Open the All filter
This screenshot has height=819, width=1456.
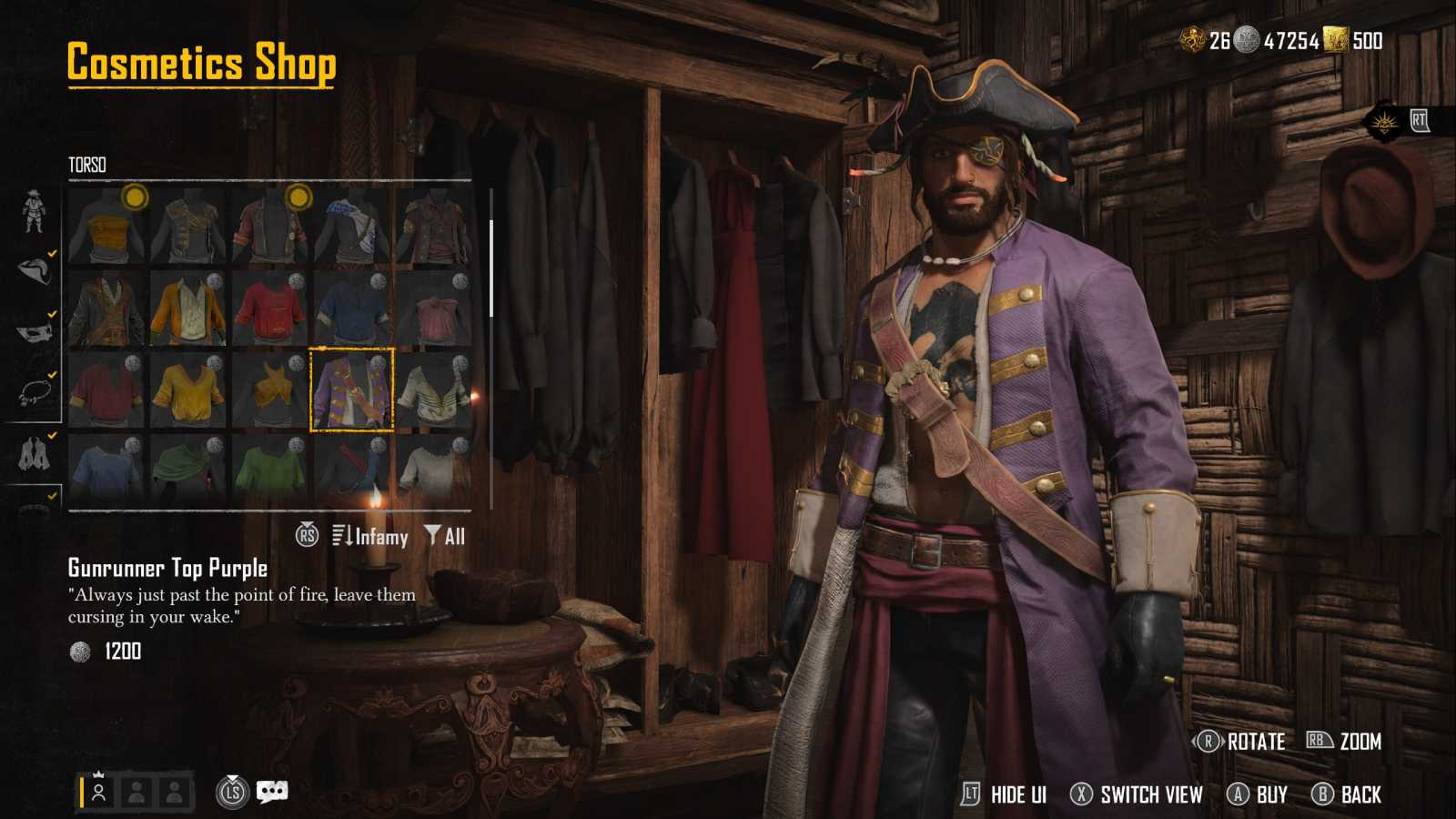pos(445,537)
